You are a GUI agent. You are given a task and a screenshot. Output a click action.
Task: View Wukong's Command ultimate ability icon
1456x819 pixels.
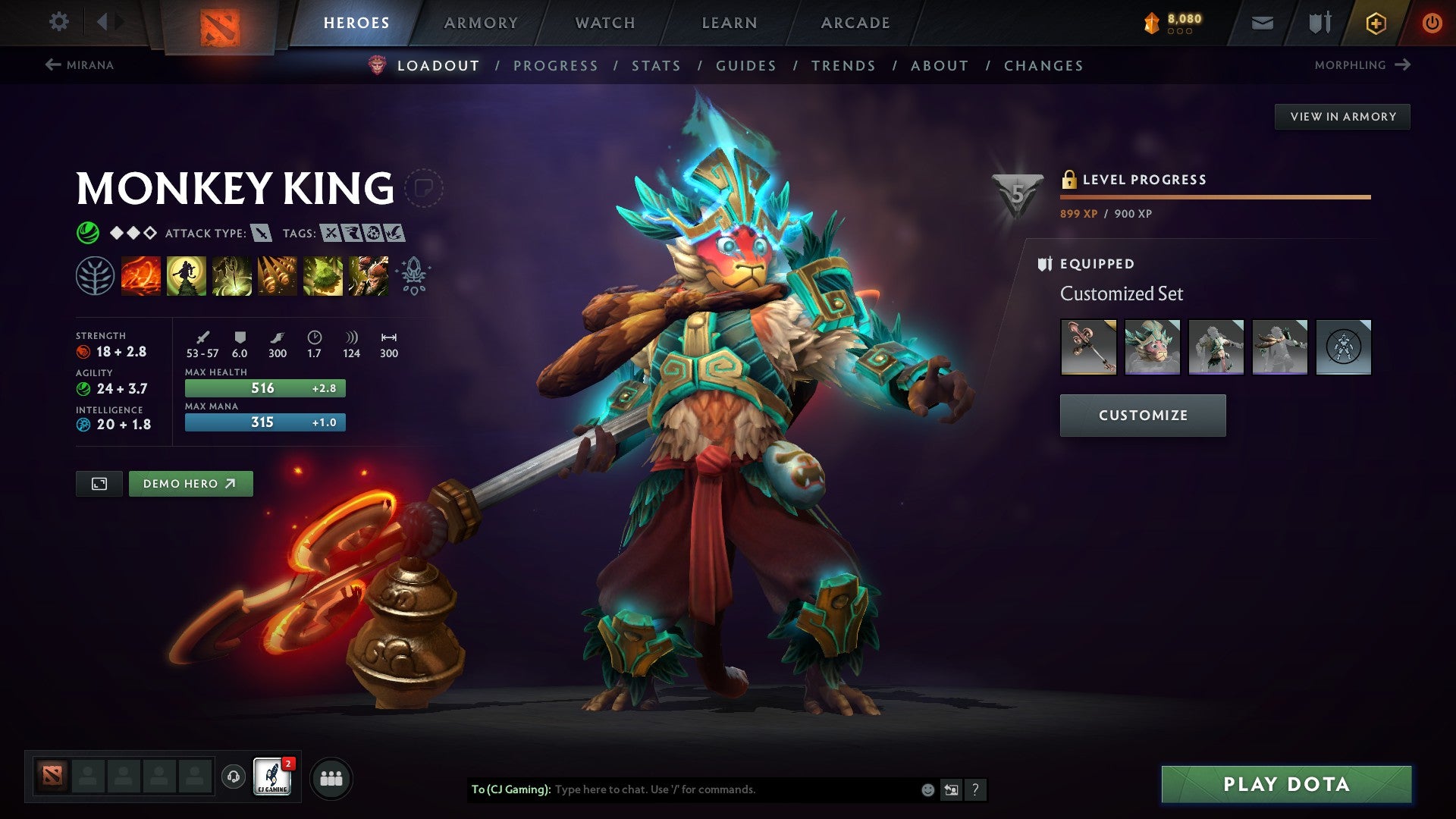coord(369,275)
